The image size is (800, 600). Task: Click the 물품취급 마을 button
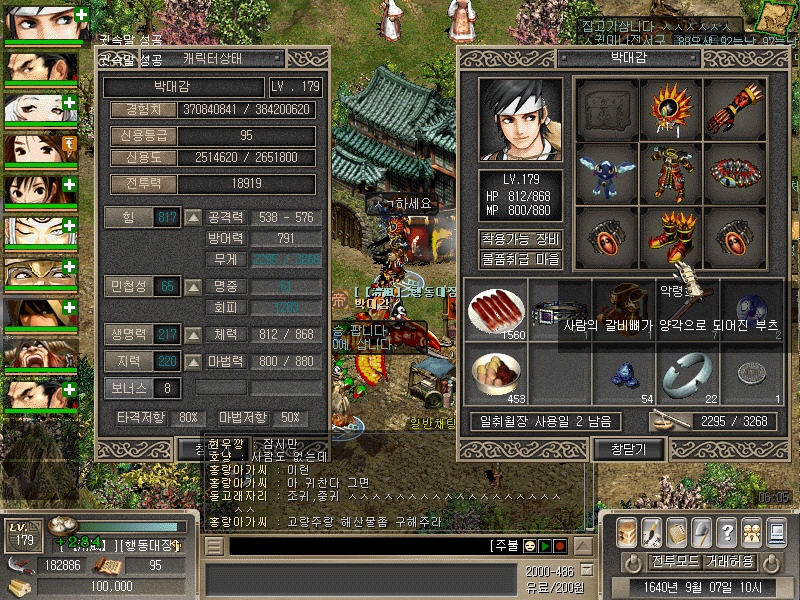[x=520, y=259]
